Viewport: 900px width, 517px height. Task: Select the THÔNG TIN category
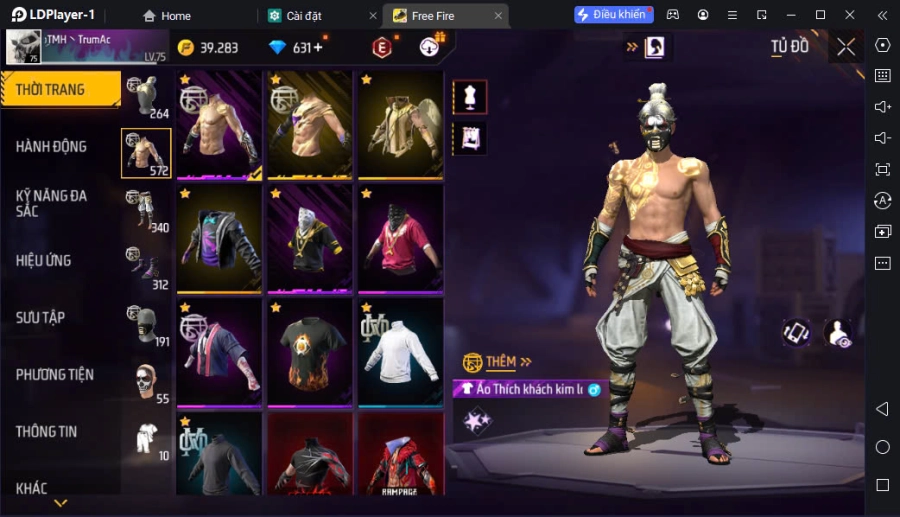click(46, 432)
